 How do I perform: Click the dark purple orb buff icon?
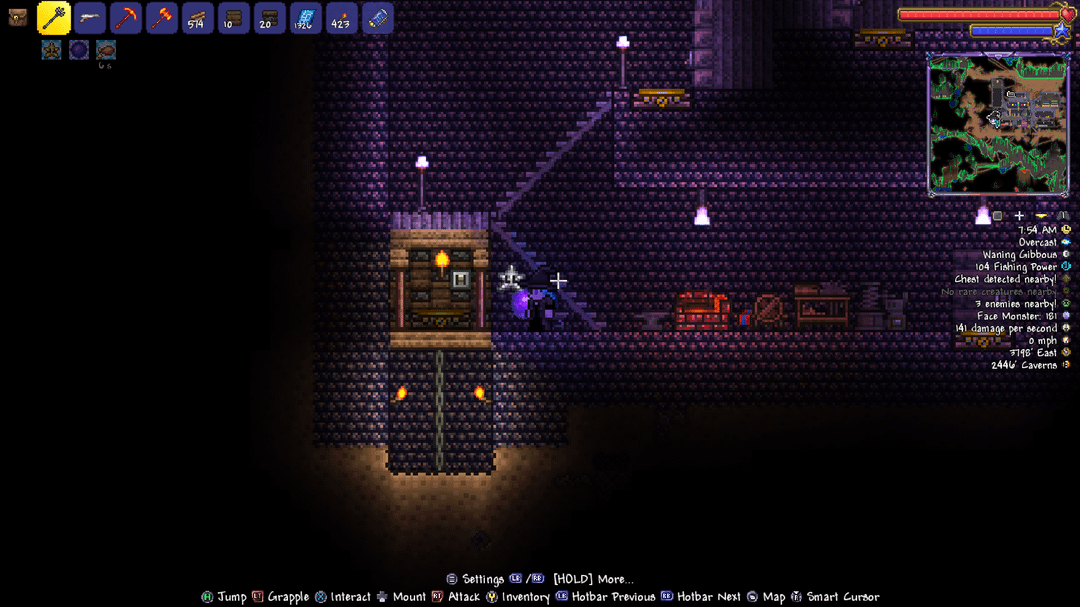(79, 49)
